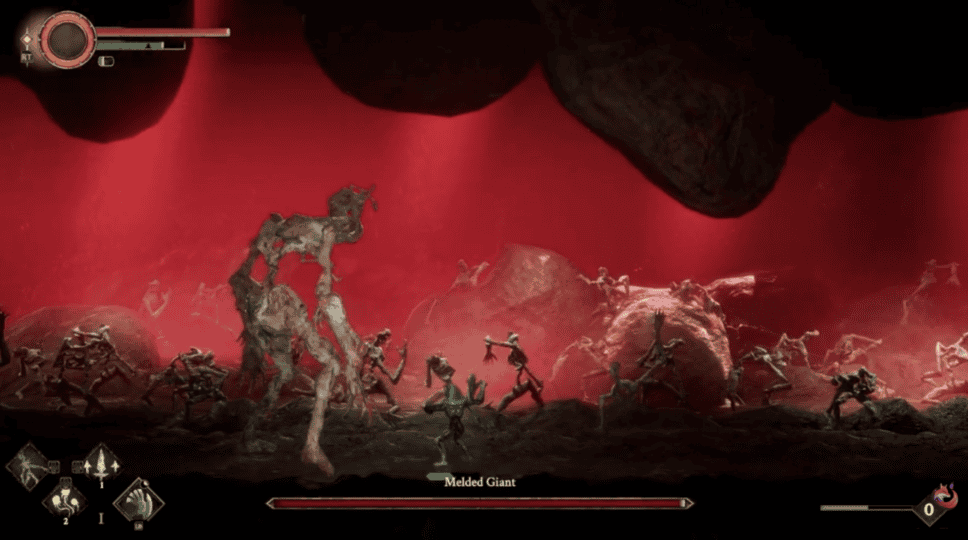
Task: Select the glowing mushroom consumable slot
Action: point(64,498)
